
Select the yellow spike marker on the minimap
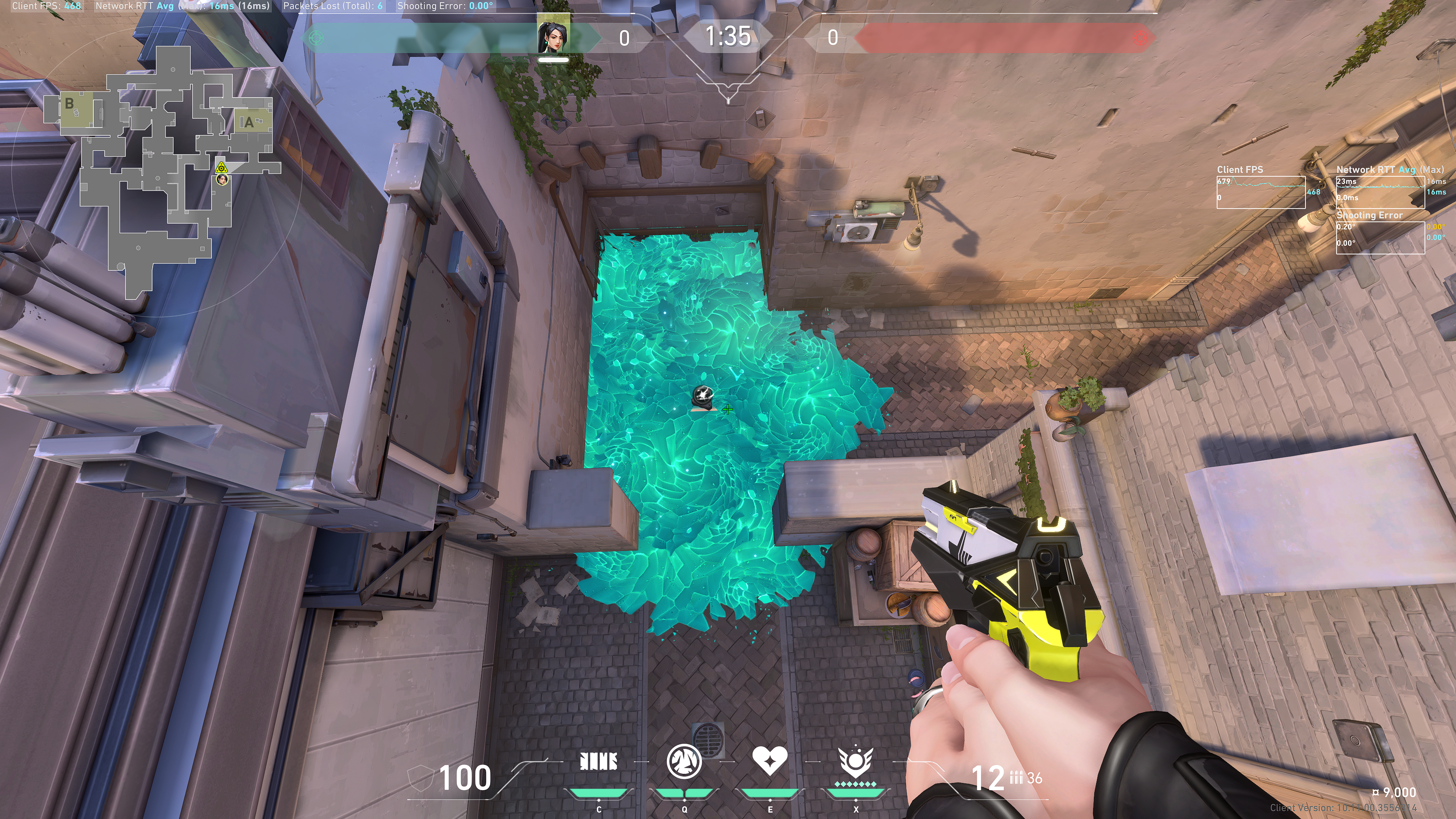coord(221,167)
